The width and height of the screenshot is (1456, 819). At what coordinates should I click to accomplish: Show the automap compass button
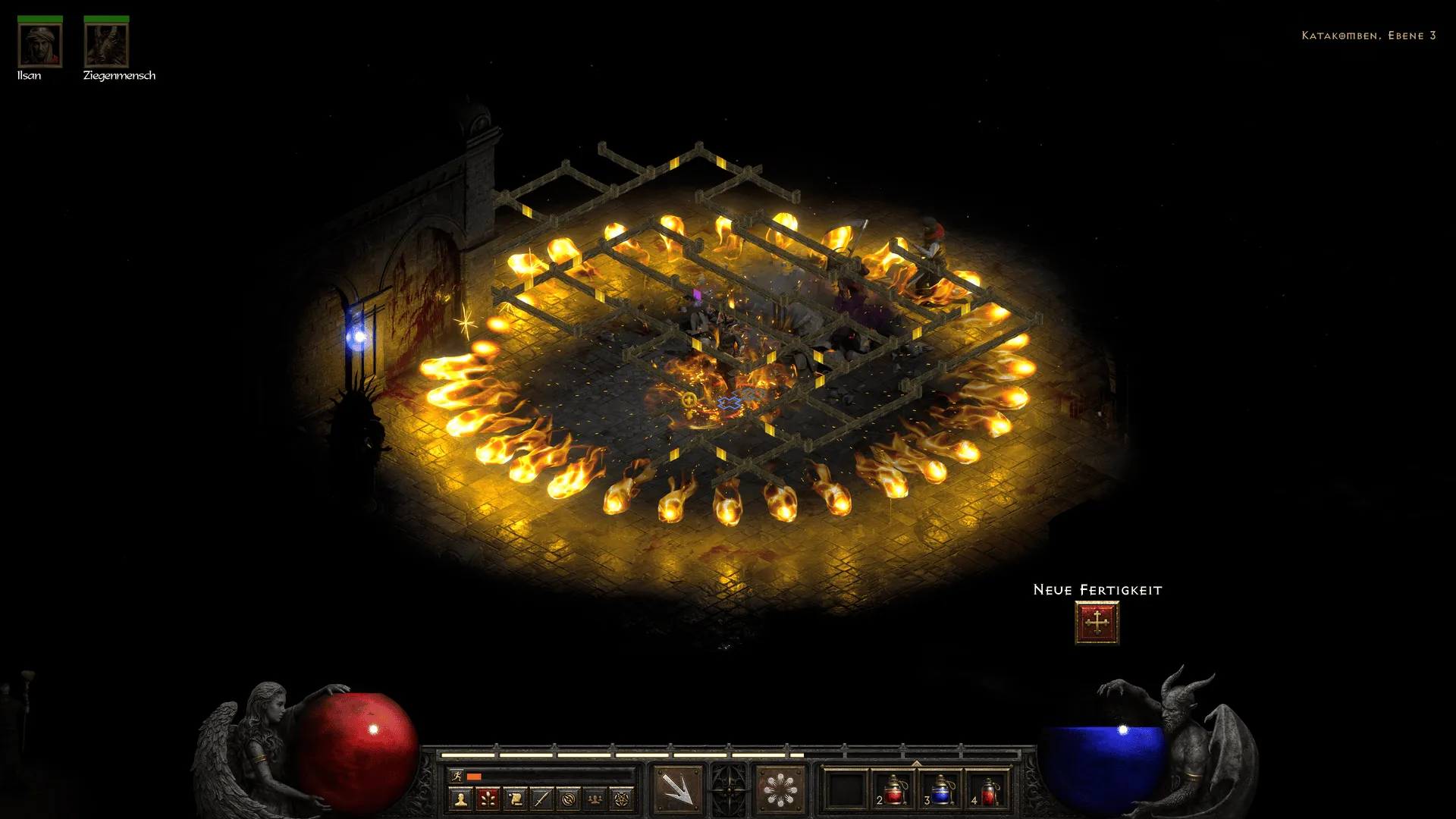[x=568, y=799]
